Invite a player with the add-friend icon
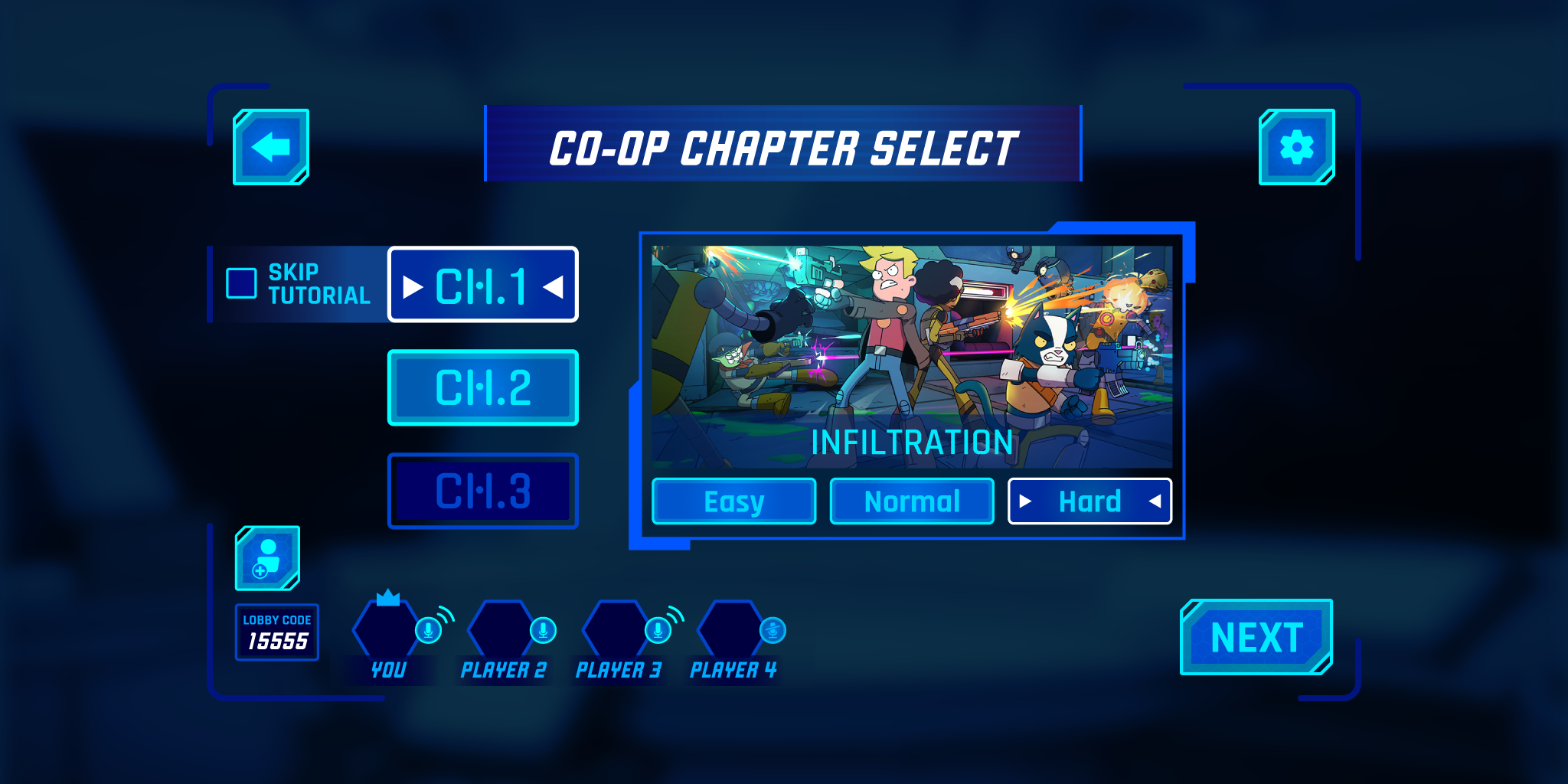Viewport: 1568px width, 784px height. 267,558
